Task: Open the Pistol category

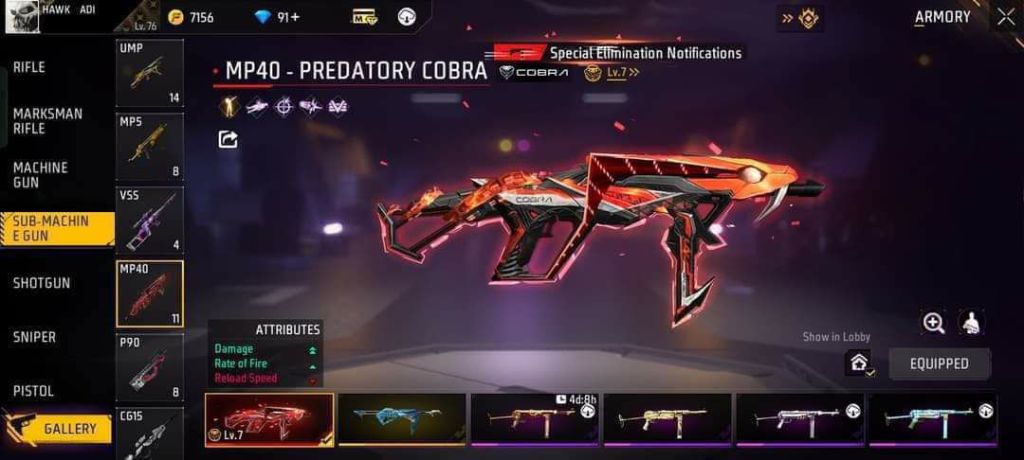Action: [34, 391]
